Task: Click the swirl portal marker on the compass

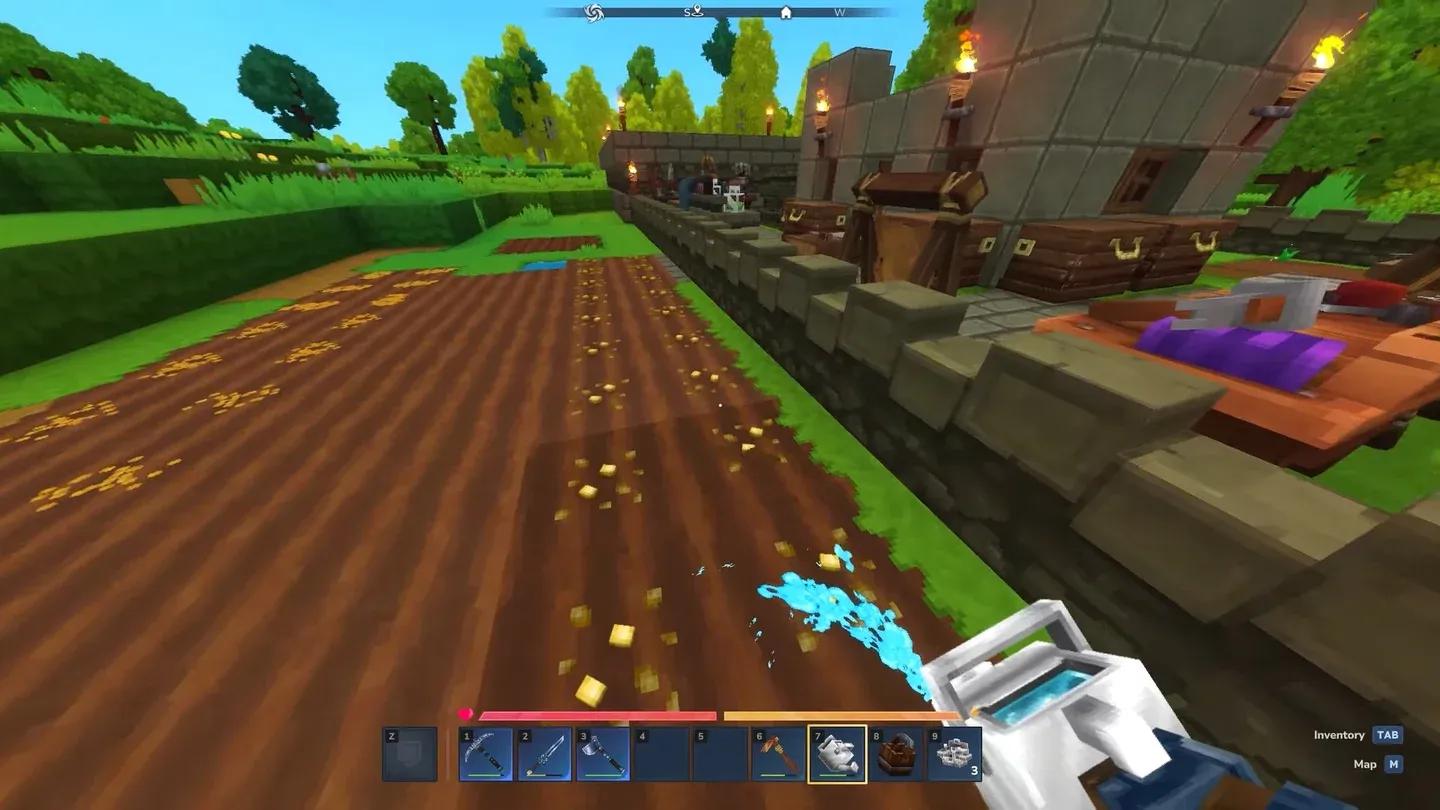Action: click(x=593, y=12)
